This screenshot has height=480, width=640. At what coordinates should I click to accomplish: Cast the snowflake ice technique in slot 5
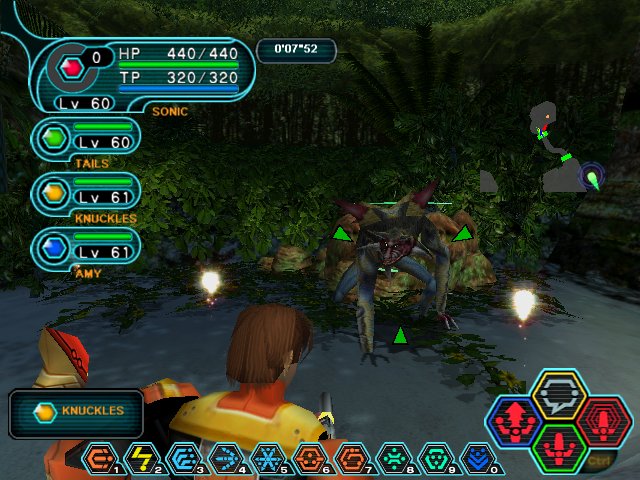[267, 459]
